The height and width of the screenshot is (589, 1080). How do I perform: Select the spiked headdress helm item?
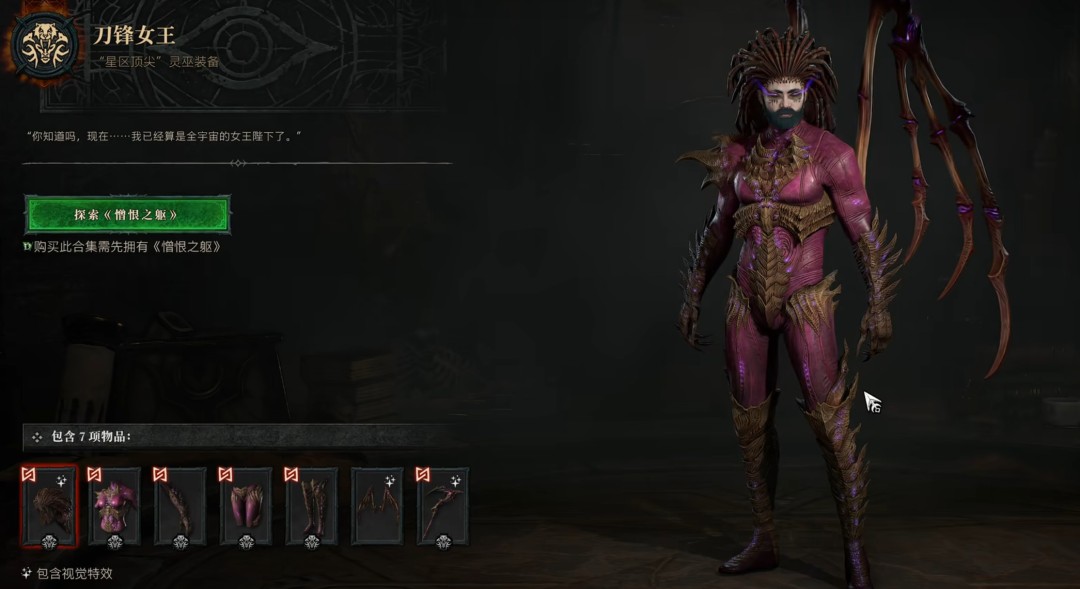(49, 506)
